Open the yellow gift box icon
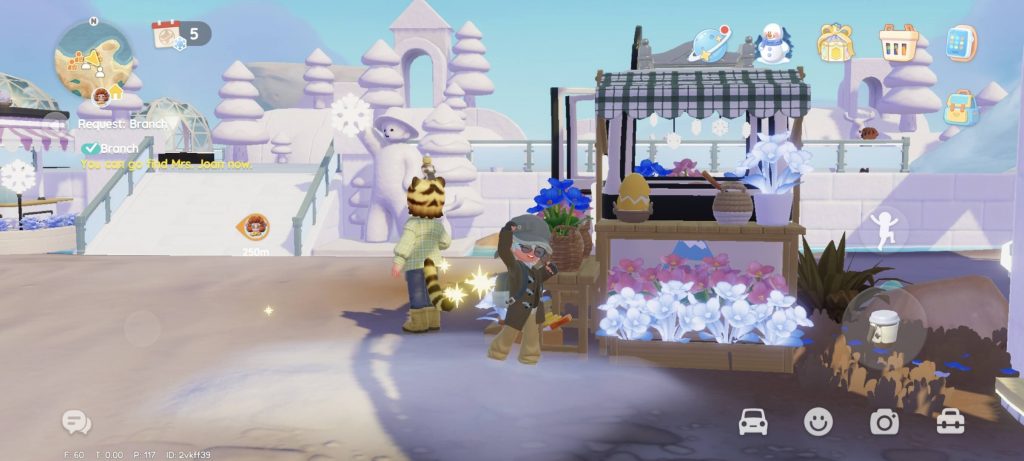Viewport: 1024px width, 461px height. (x=834, y=43)
